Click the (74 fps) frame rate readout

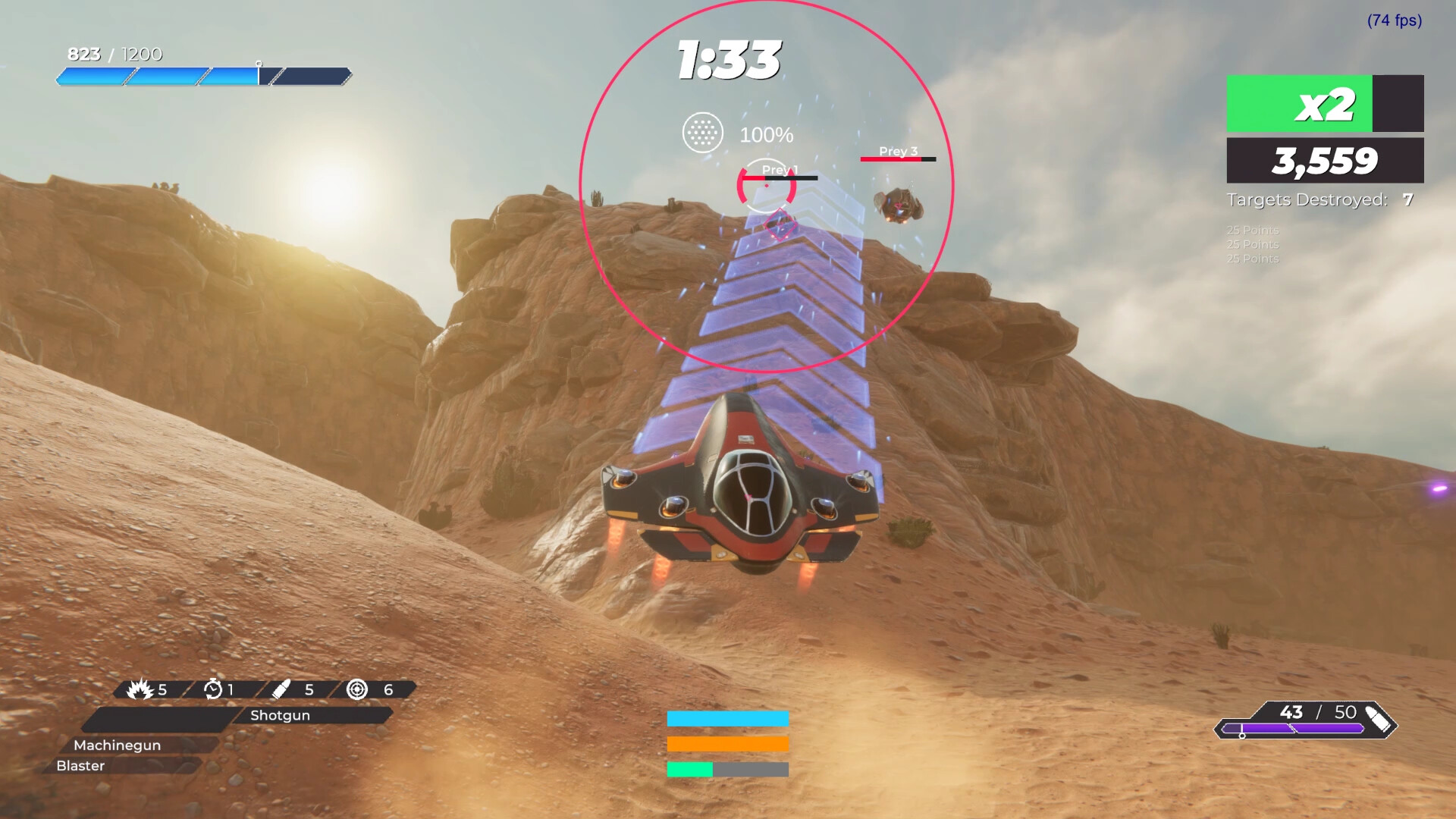1394,22
